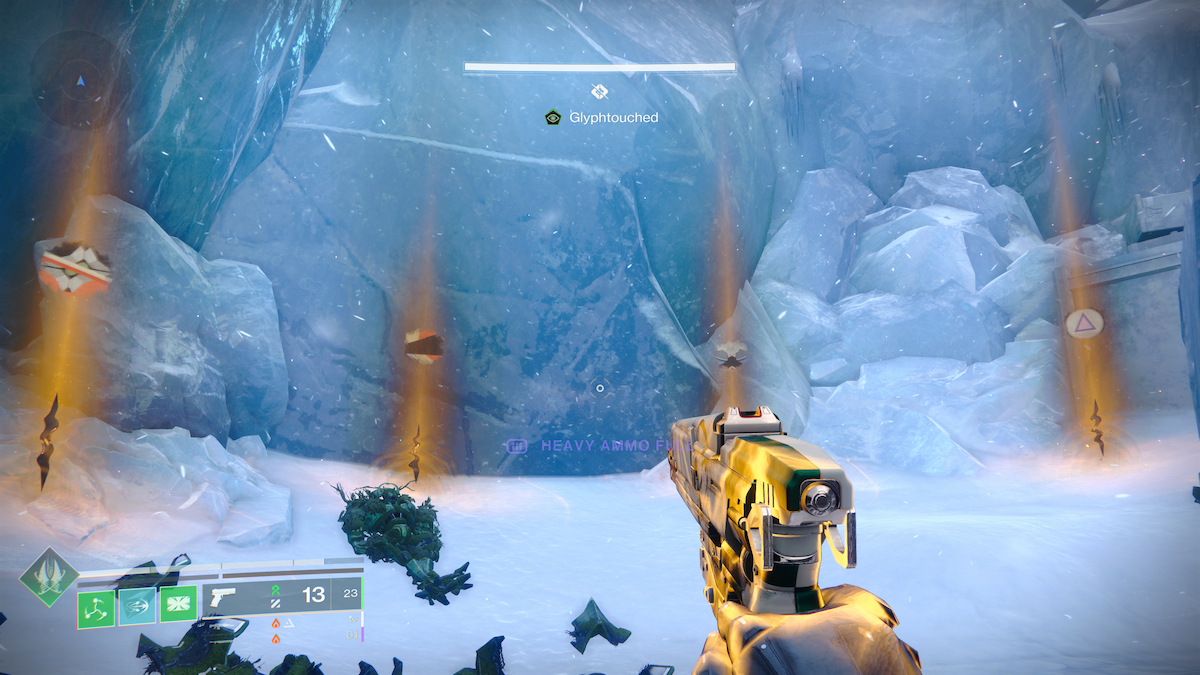Click the circular radar tracker
The height and width of the screenshot is (675, 1200).
pyautogui.click(x=78, y=78)
